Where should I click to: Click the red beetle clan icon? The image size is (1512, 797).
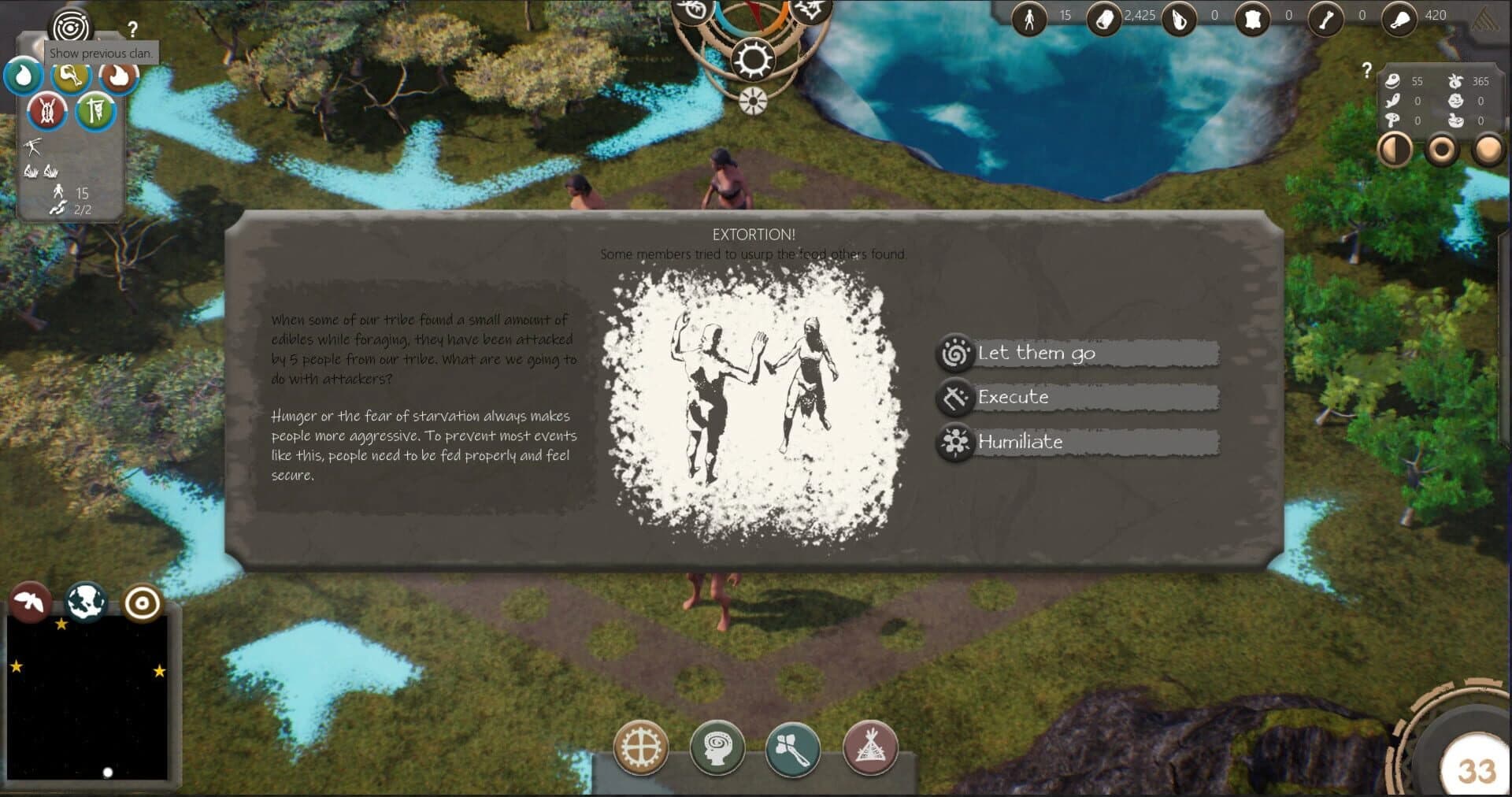click(47, 111)
